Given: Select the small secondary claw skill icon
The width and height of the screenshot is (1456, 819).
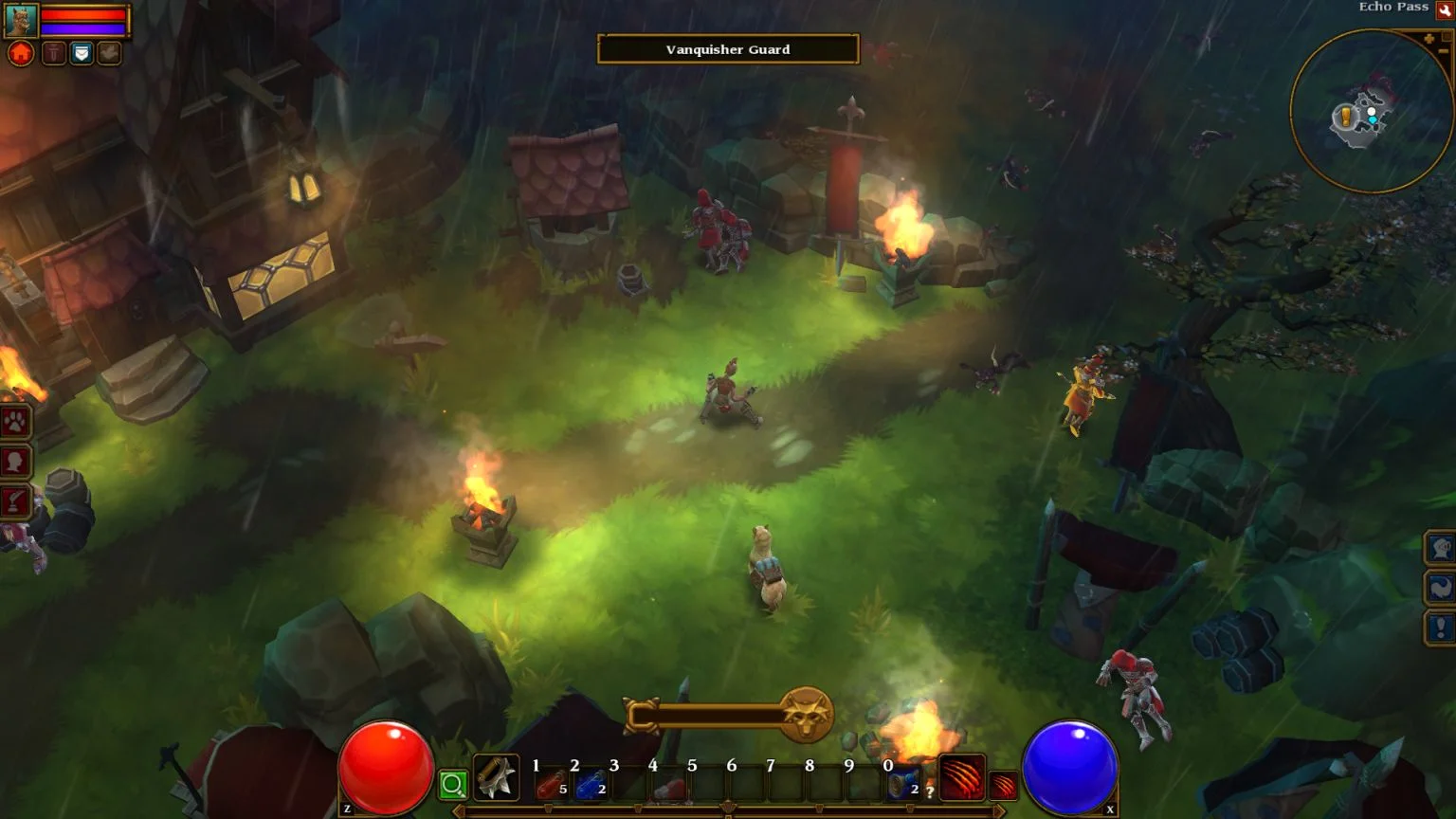Looking at the screenshot, I should pyautogui.click(x=1003, y=786).
